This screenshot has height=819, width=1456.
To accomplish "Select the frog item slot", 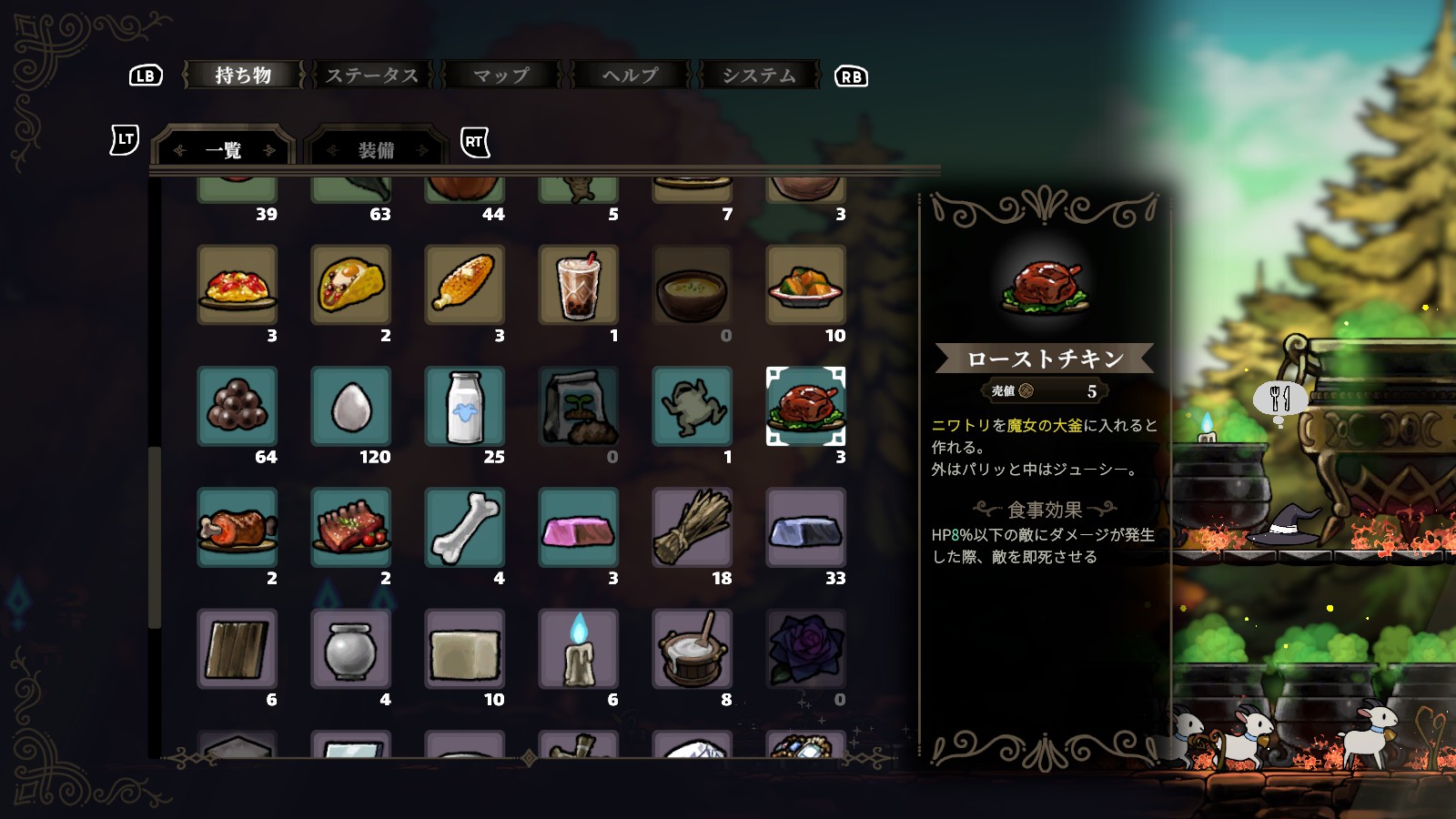I will (x=692, y=406).
